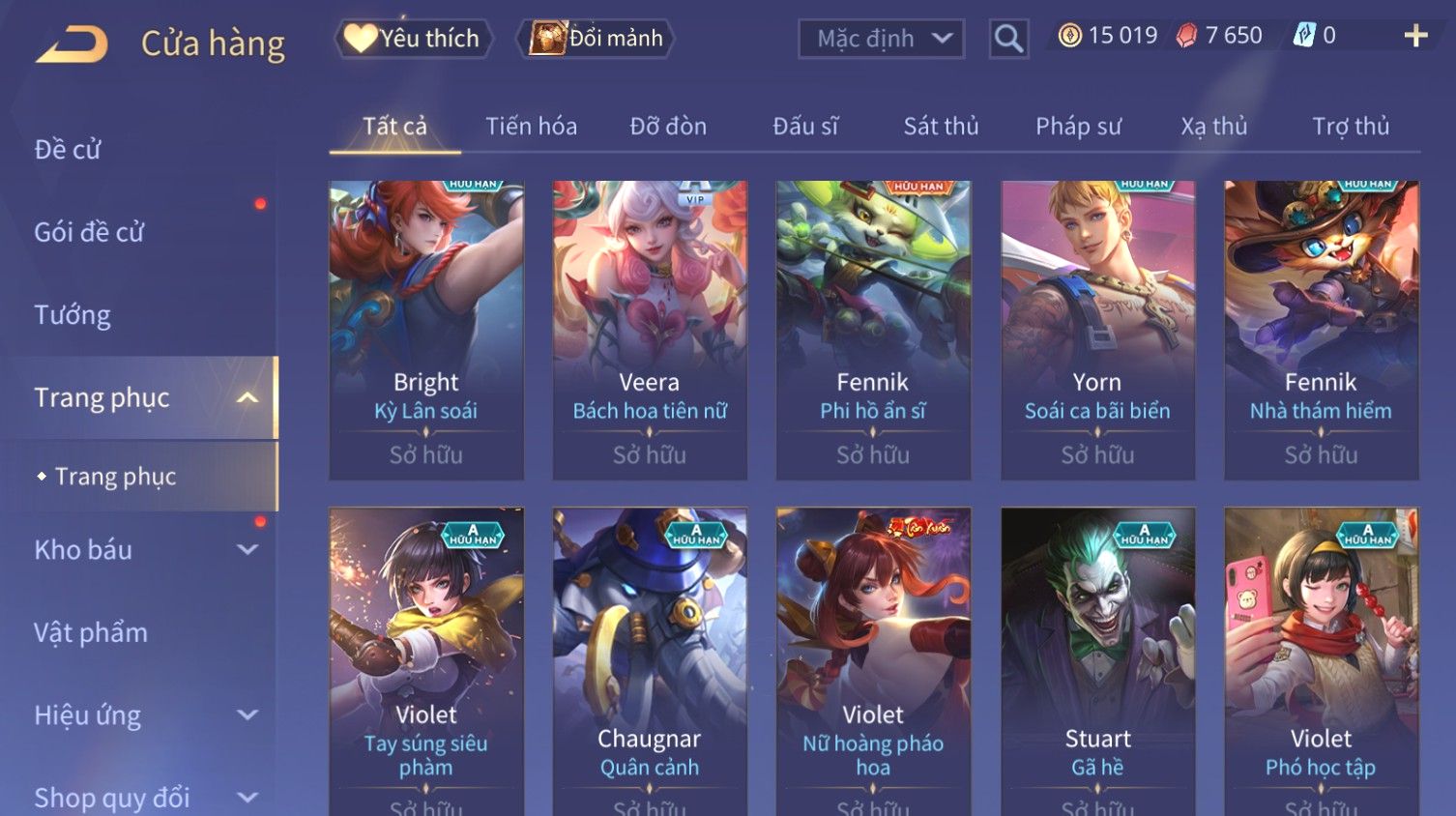Screen dimensions: 1456x816
Task: Click the magnifying glass search button
Action: 1008,39
